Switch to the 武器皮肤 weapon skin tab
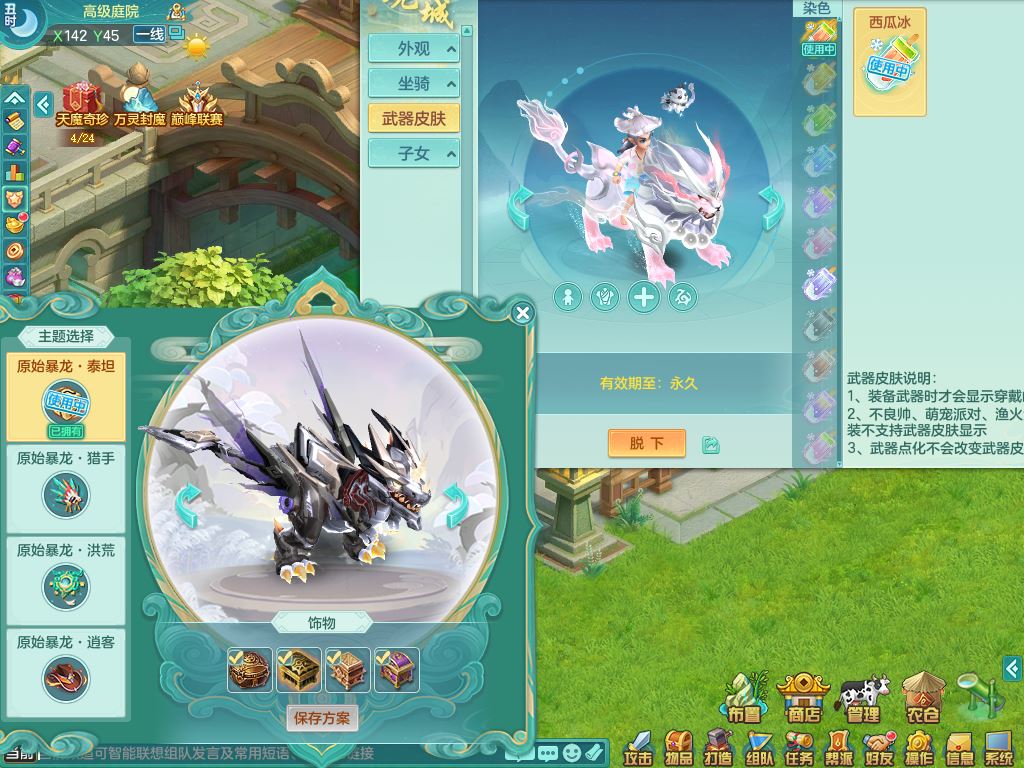The width and height of the screenshot is (1024, 768). tap(414, 118)
